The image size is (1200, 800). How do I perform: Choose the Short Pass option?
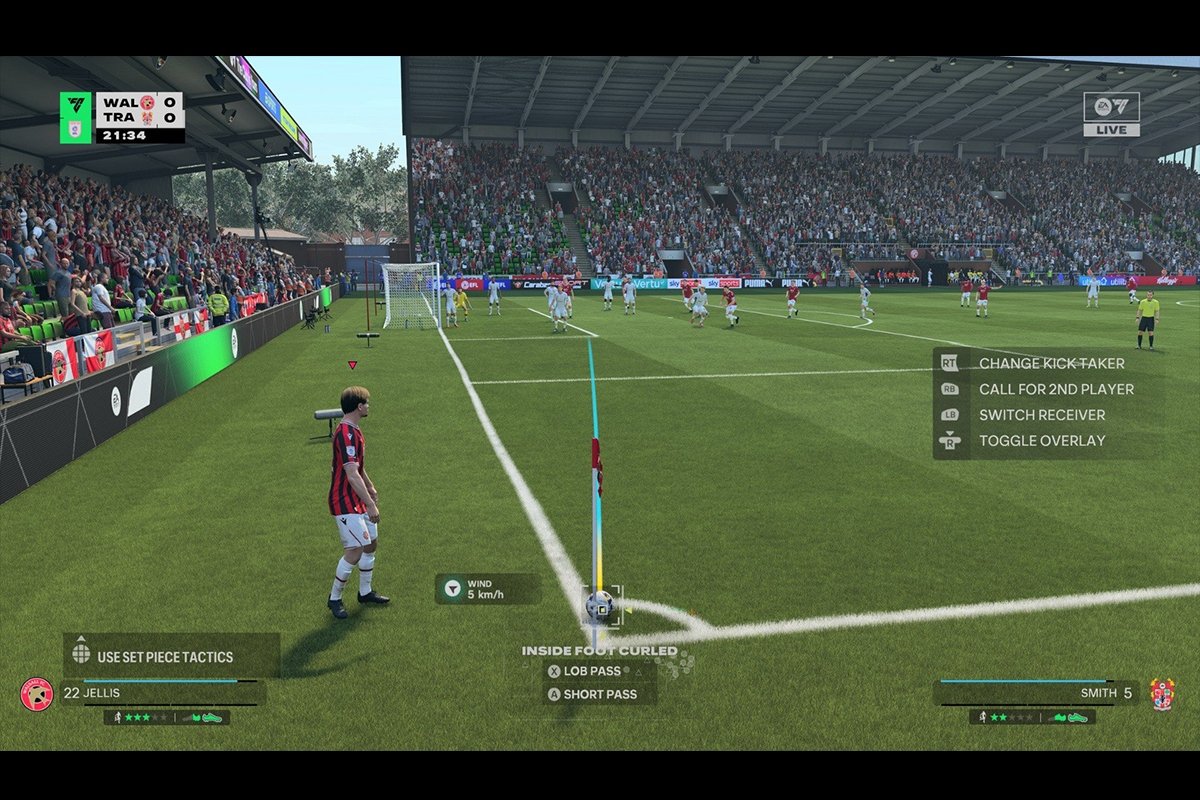(x=597, y=694)
